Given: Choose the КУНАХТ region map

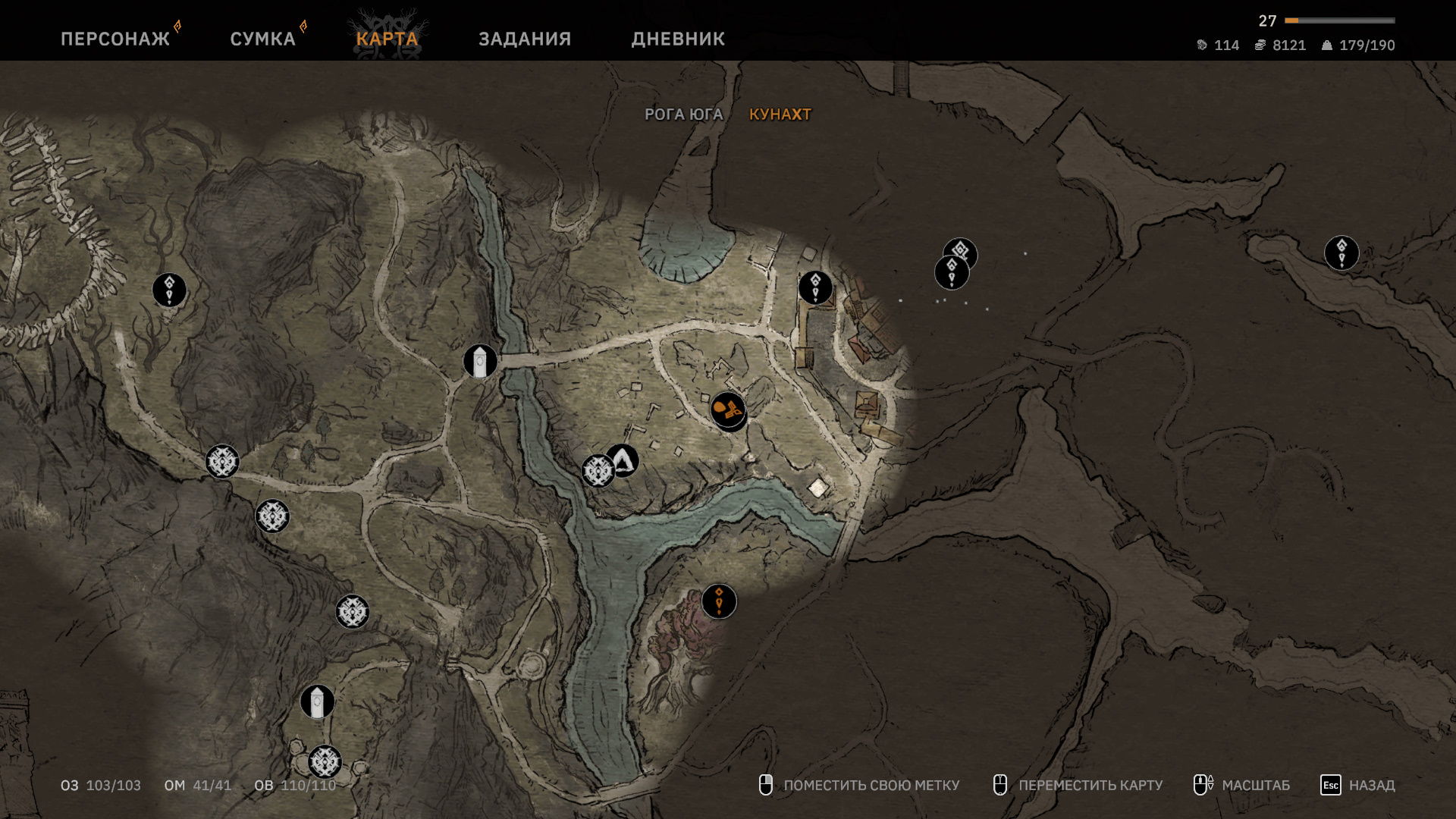Looking at the screenshot, I should 780,115.
